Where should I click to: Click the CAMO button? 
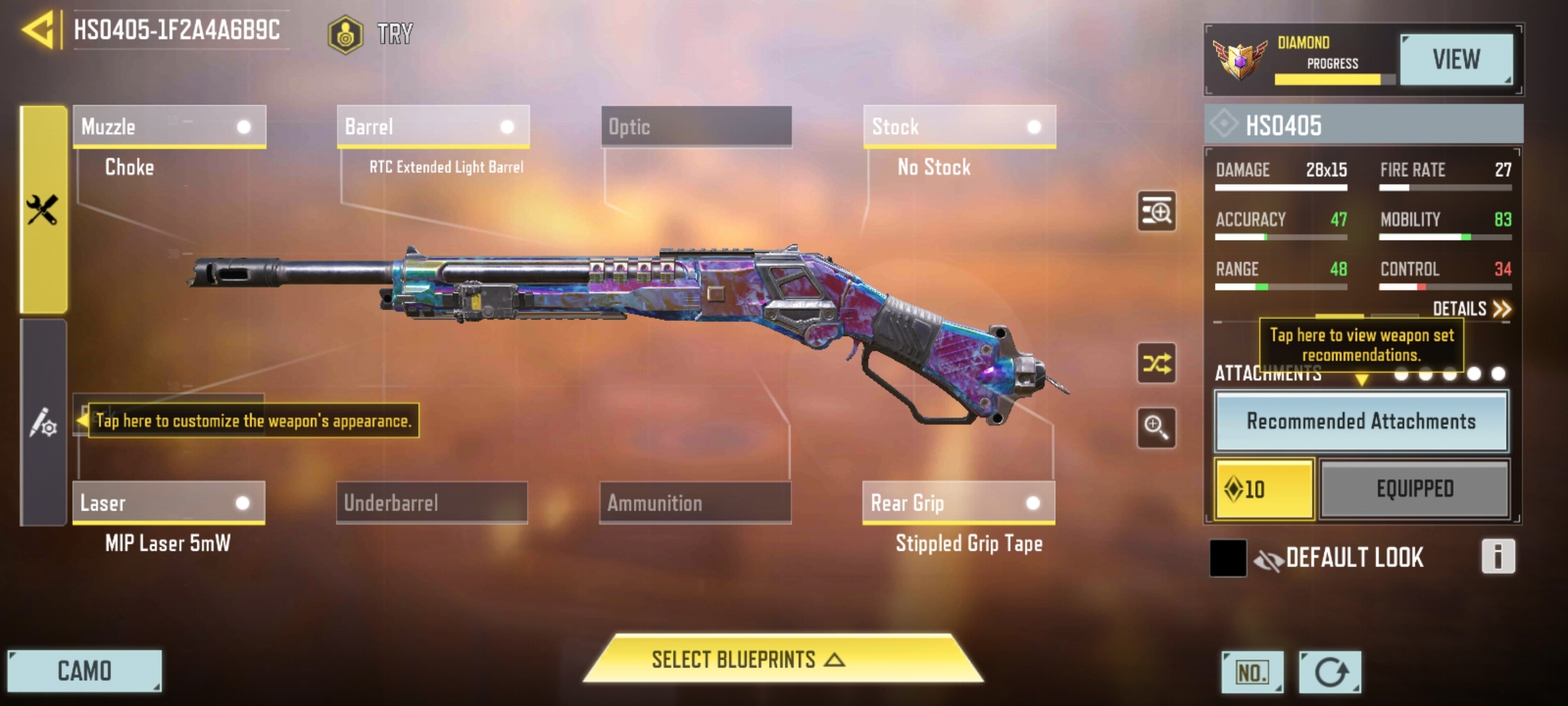84,671
